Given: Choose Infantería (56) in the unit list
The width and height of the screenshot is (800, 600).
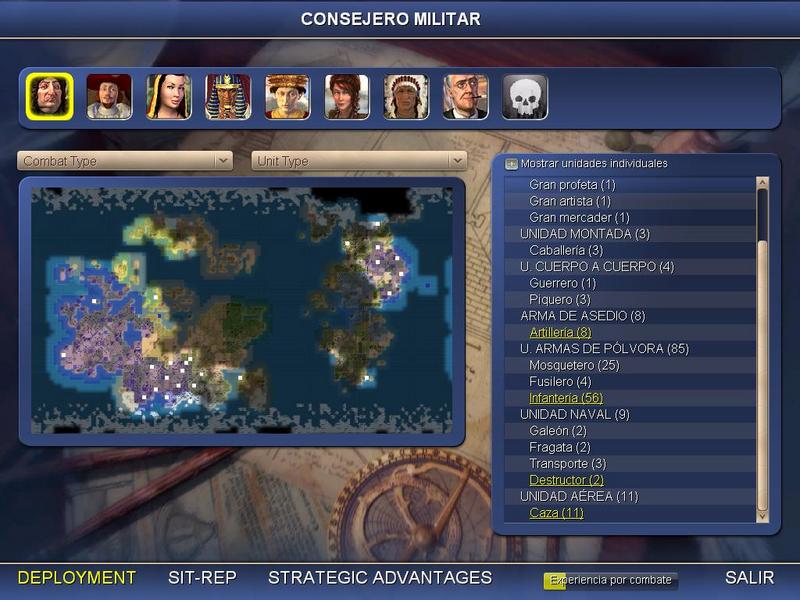Looking at the screenshot, I should point(565,398).
